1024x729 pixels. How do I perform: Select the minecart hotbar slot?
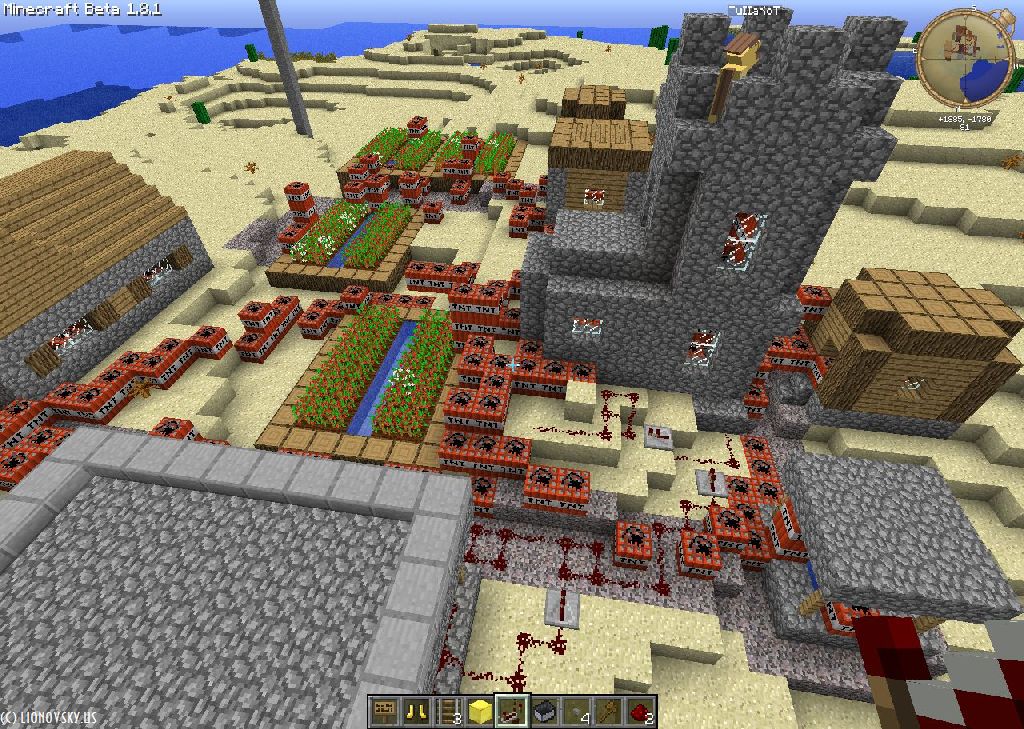tap(543, 712)
